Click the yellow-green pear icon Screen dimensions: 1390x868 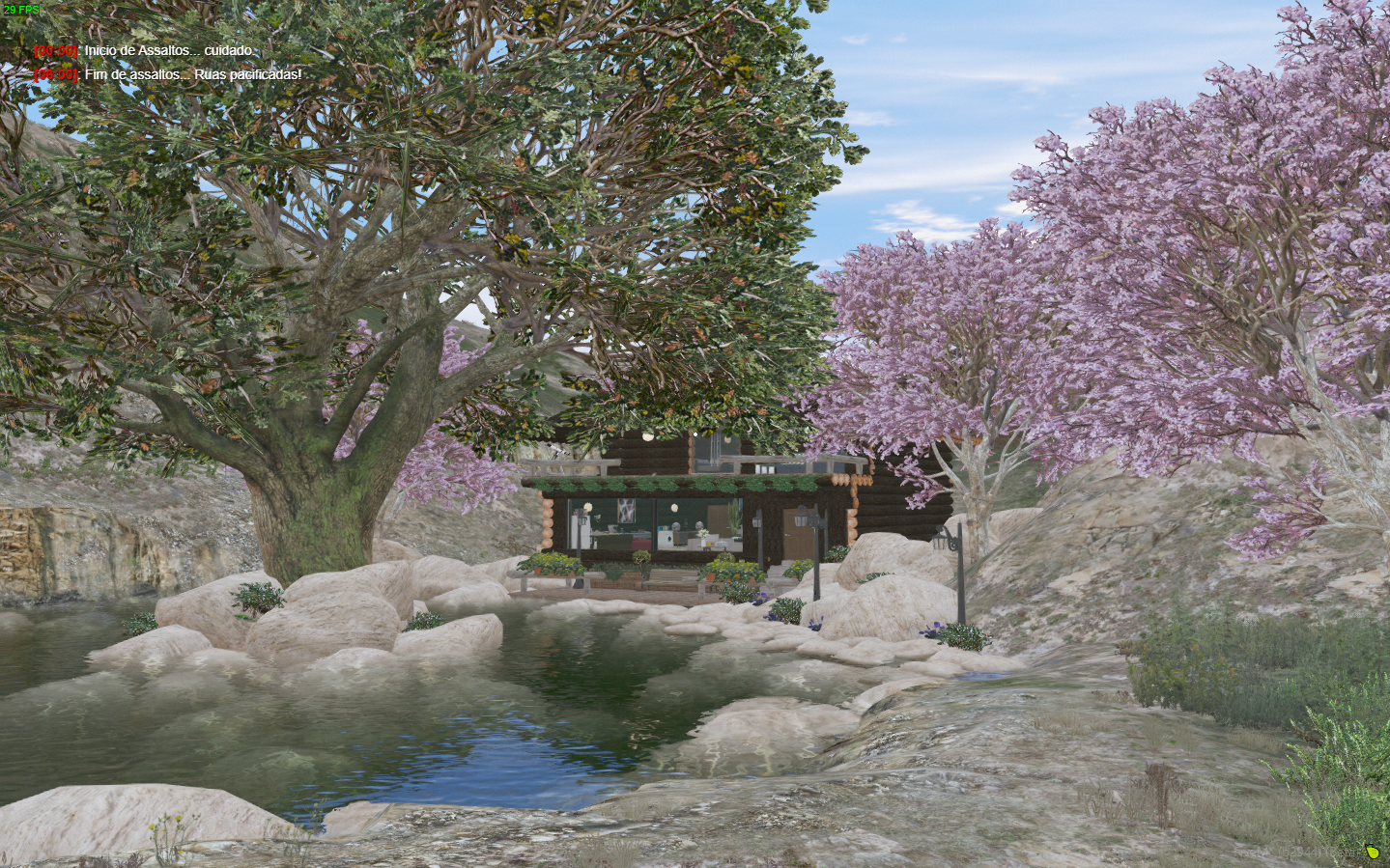(1371, 852)
